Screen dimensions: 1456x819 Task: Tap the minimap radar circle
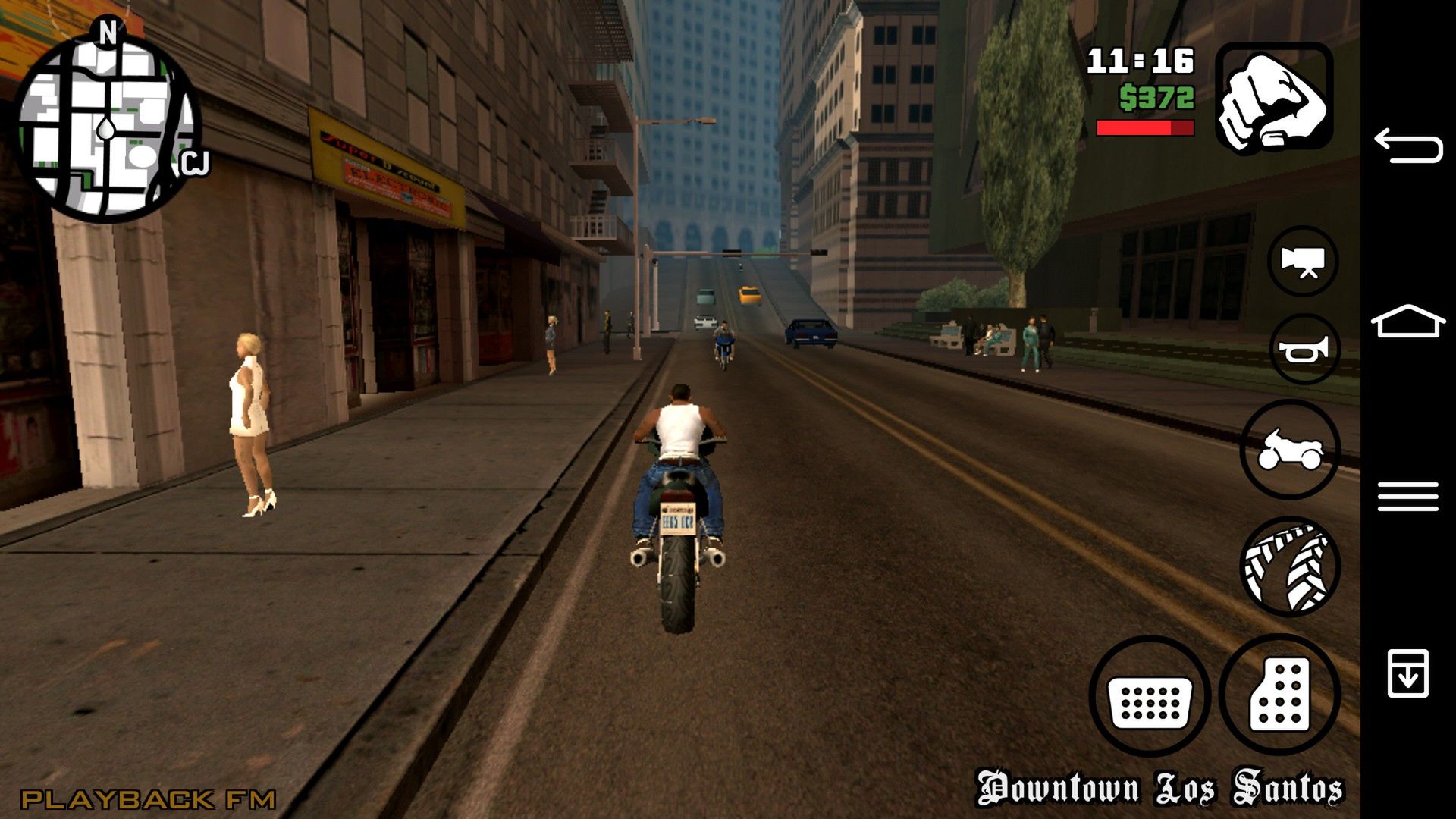pyautogui.click(x=106, y=129)
